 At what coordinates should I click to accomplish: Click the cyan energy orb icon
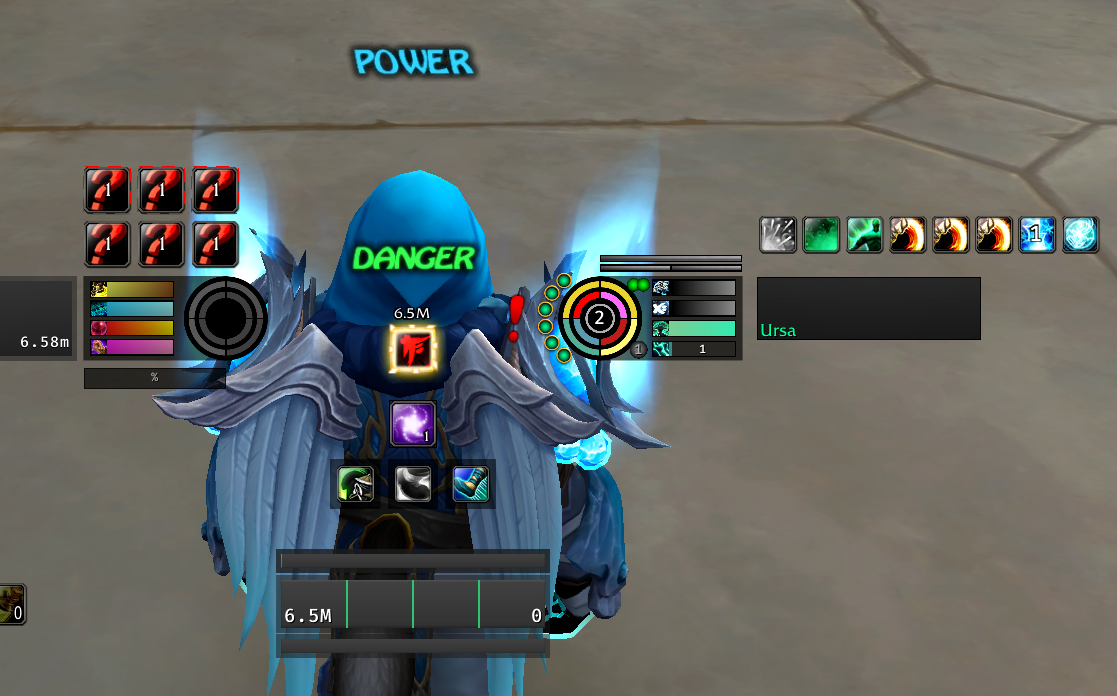click(1080, 235)
